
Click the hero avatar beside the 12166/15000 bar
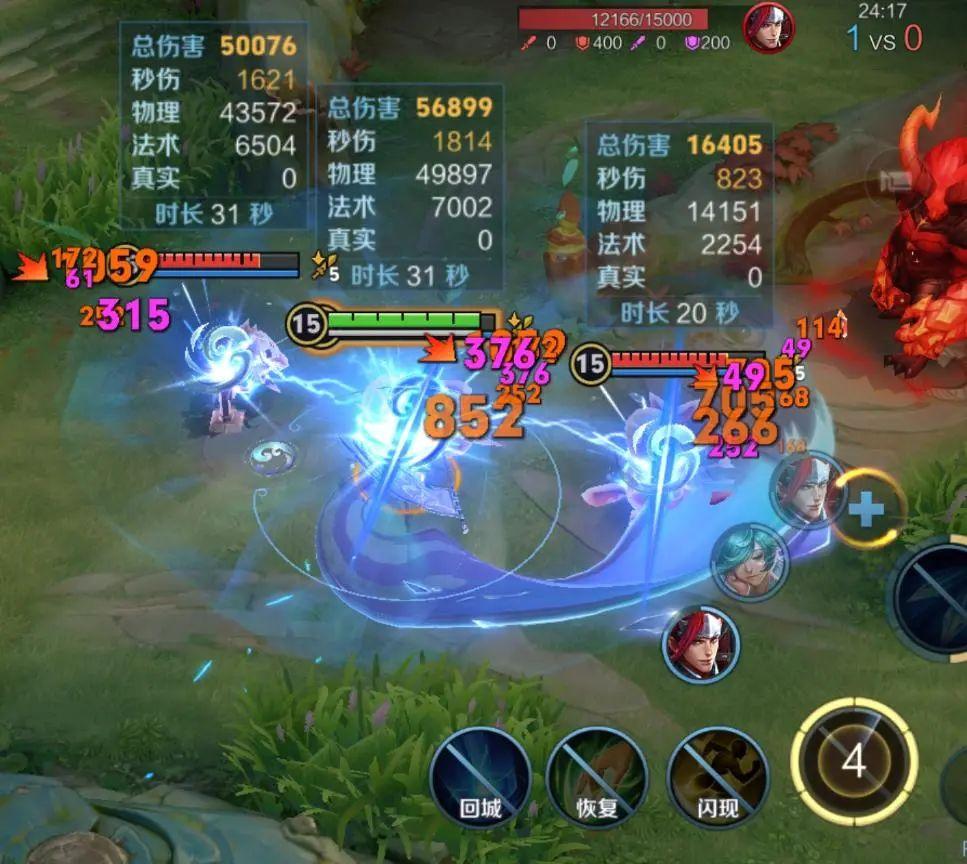point(768,28)
